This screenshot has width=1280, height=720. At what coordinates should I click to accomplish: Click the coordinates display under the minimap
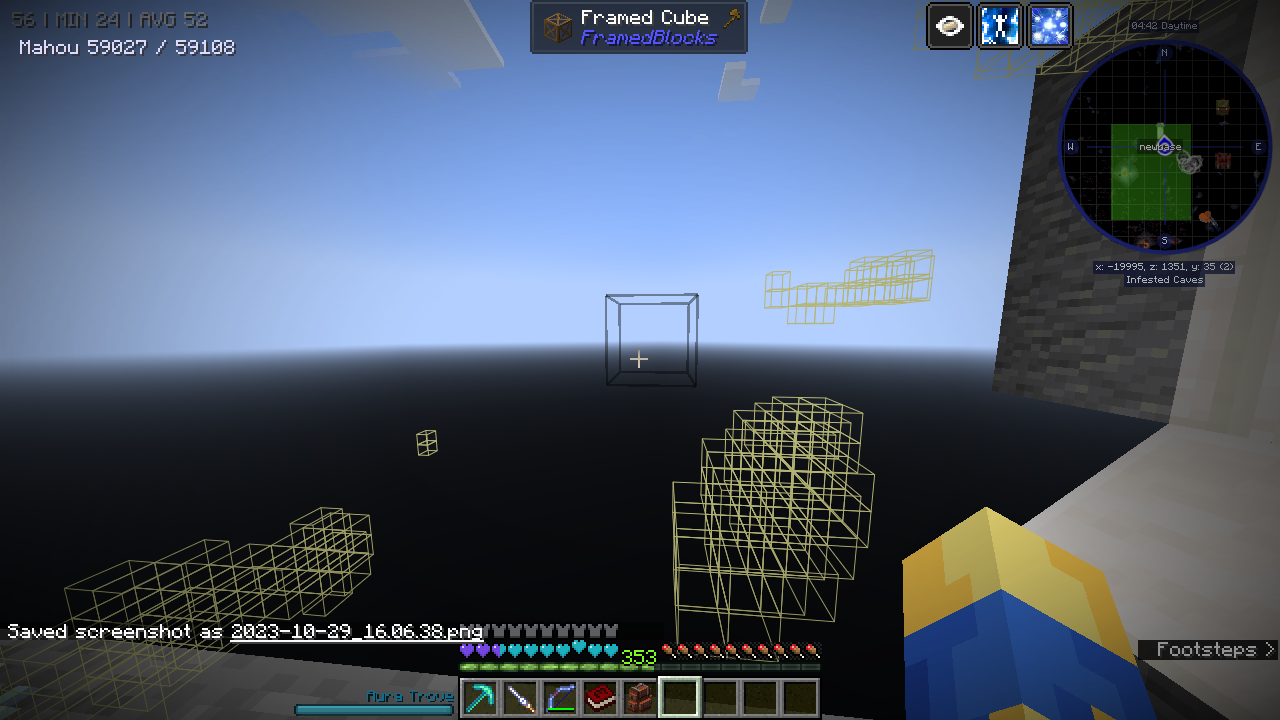click(1163, 266)
